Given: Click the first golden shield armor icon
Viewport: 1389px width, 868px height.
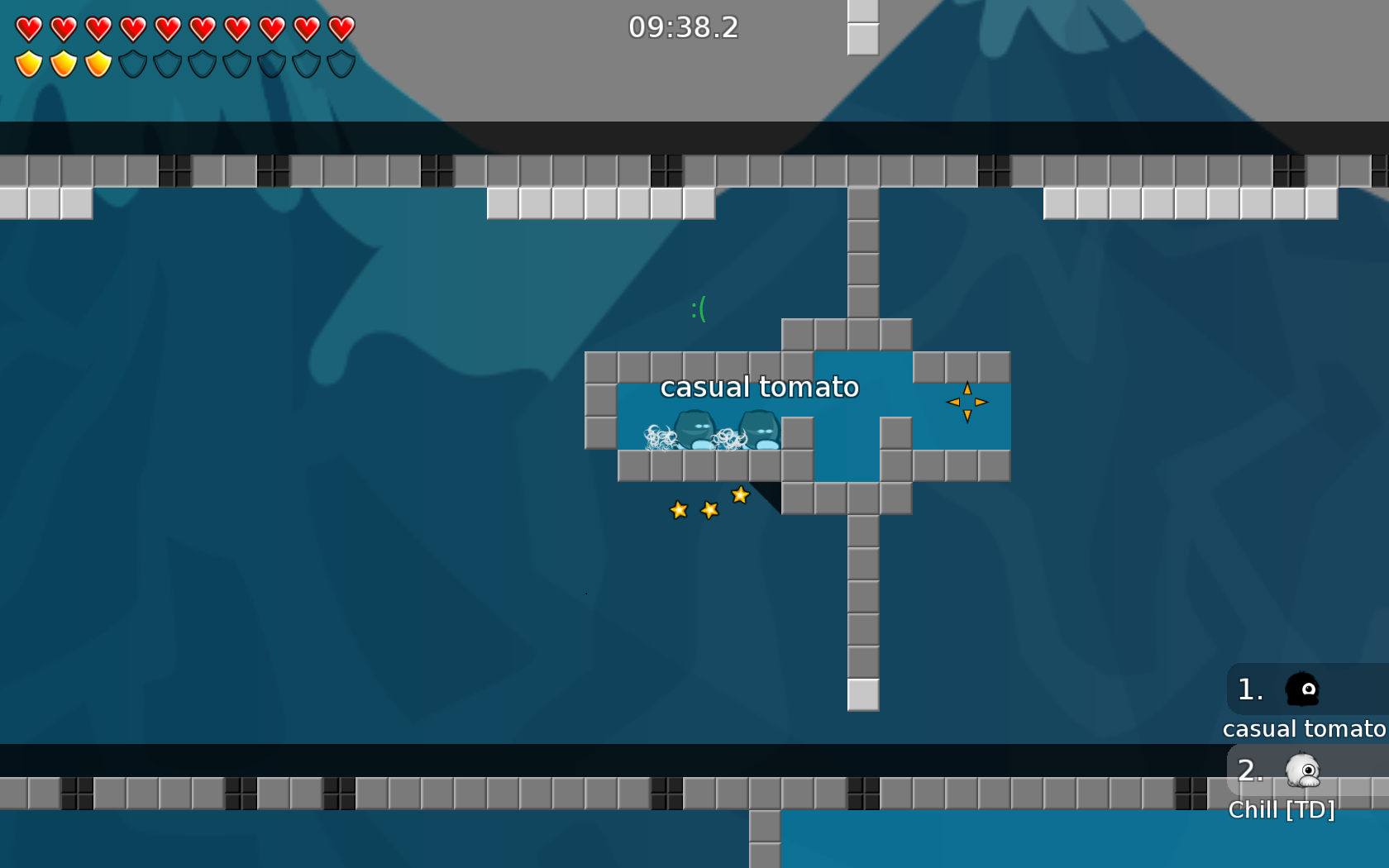Looking at the screenshot, I should coord(28,62).
